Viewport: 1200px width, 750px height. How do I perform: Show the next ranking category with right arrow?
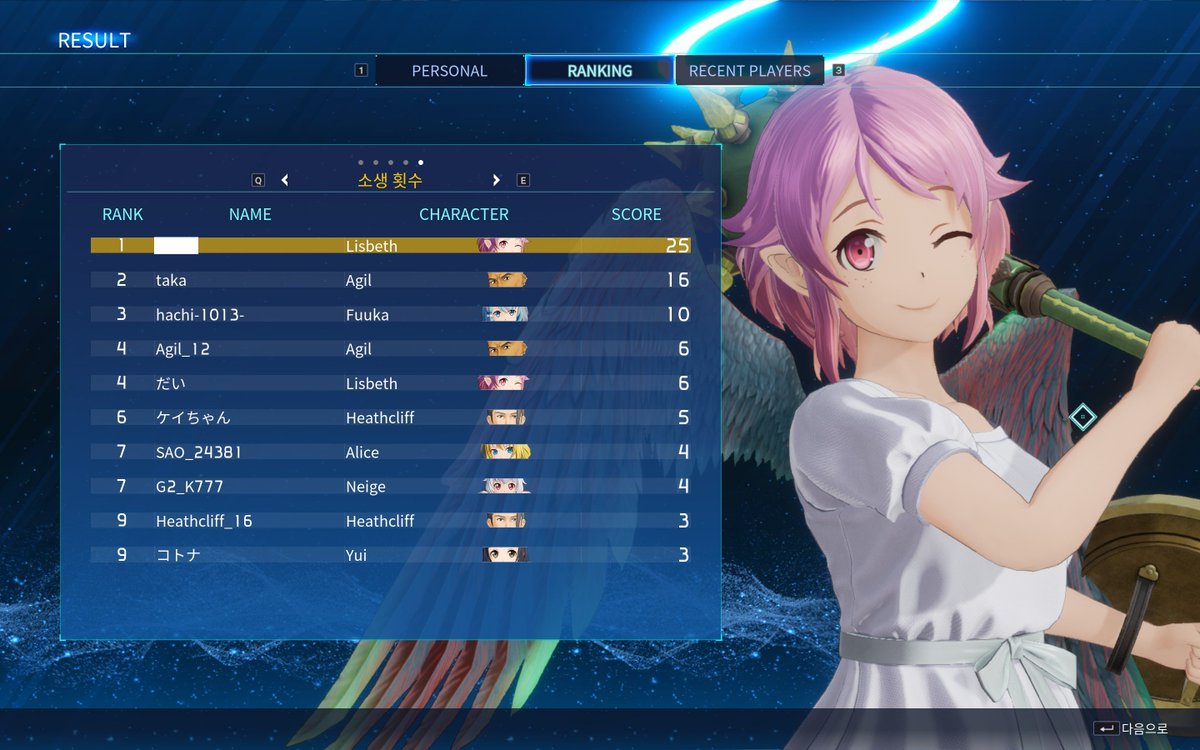496,181
